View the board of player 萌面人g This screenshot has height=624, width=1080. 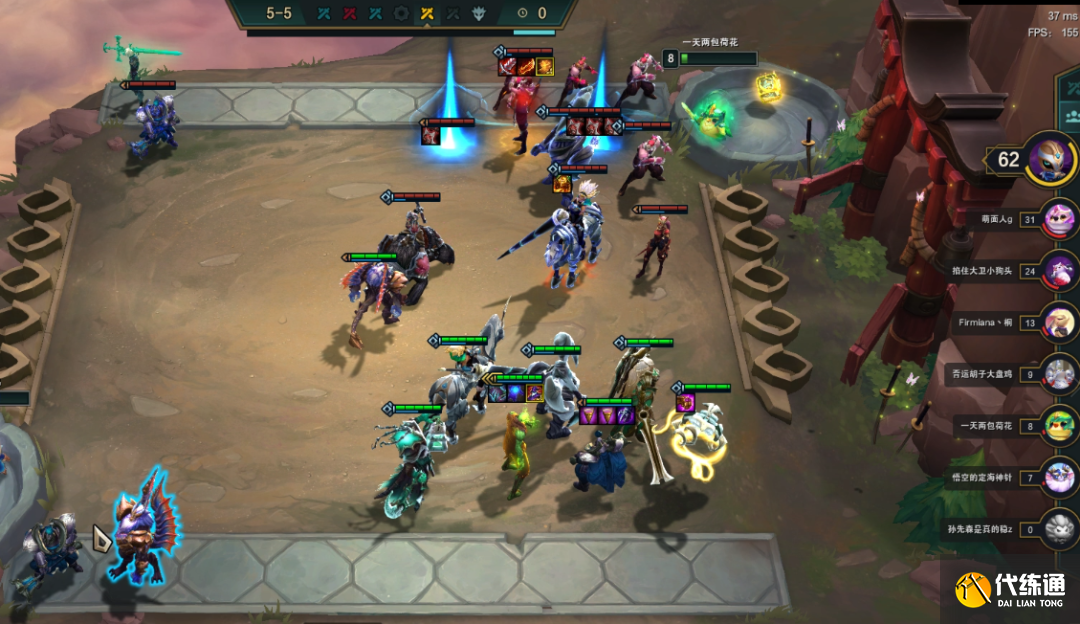point(1058,218)
